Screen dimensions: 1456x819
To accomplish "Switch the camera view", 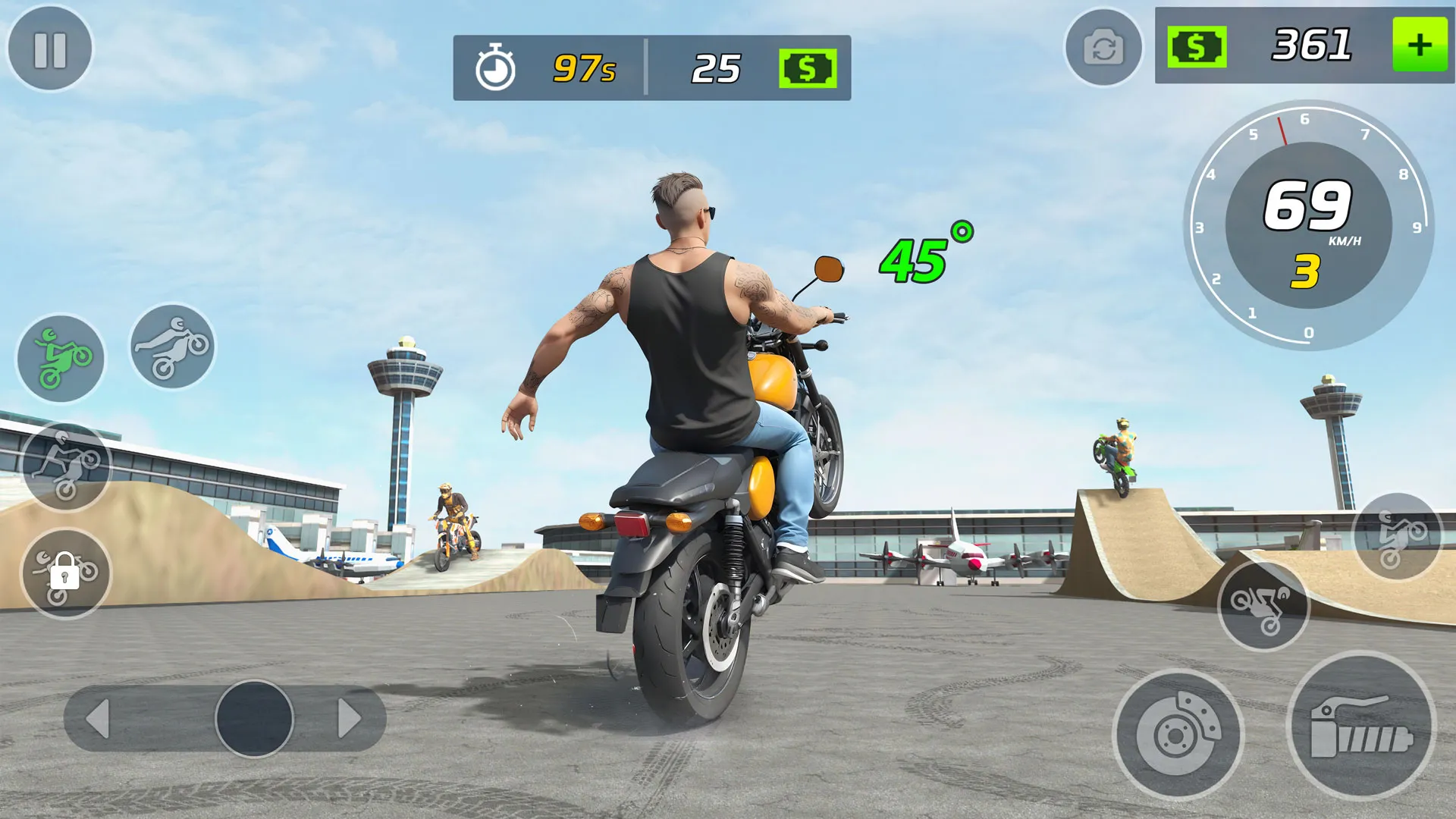I will click(1103, 48).
